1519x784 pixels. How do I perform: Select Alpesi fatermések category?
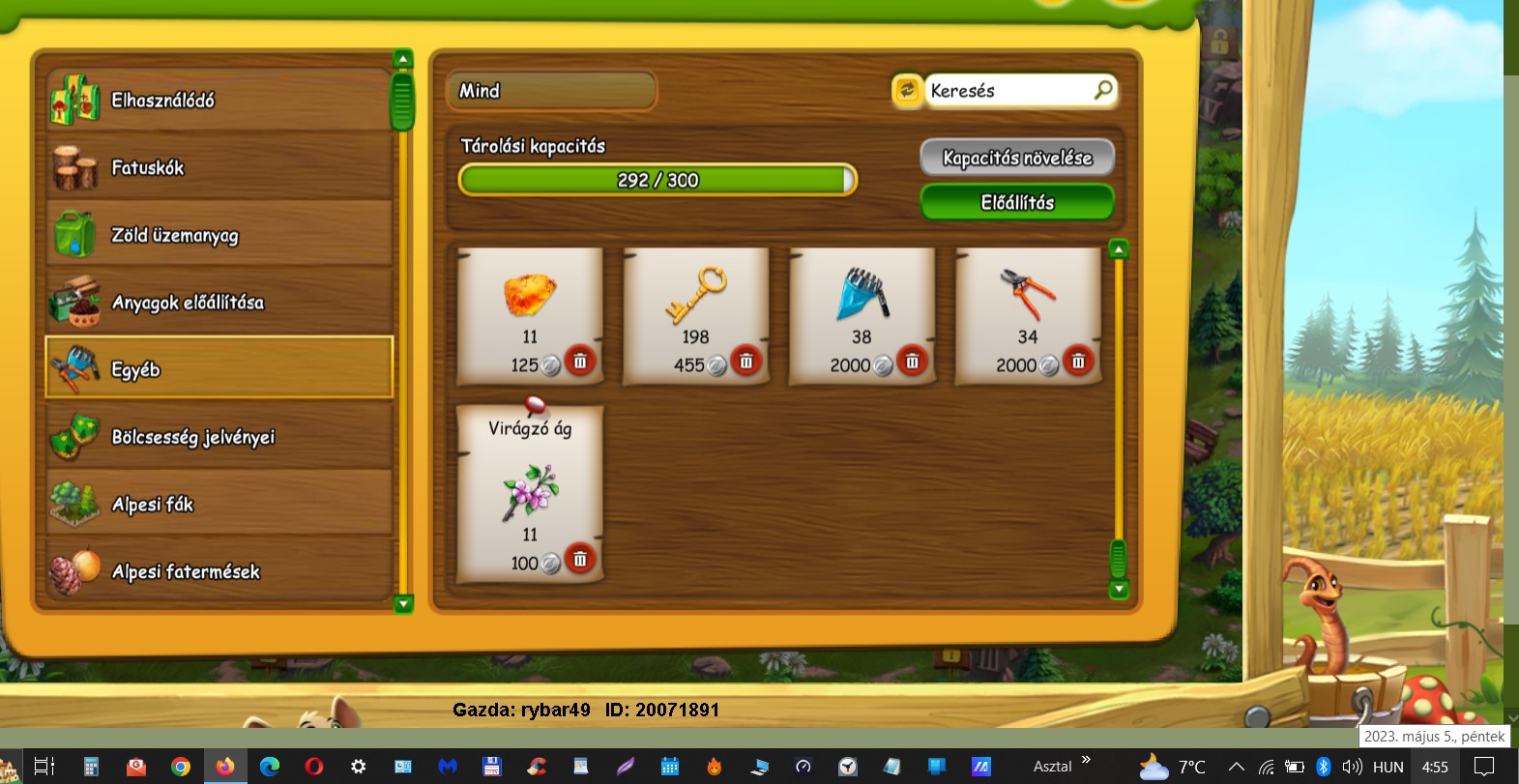pyautogui.click(x=219, y=571)
